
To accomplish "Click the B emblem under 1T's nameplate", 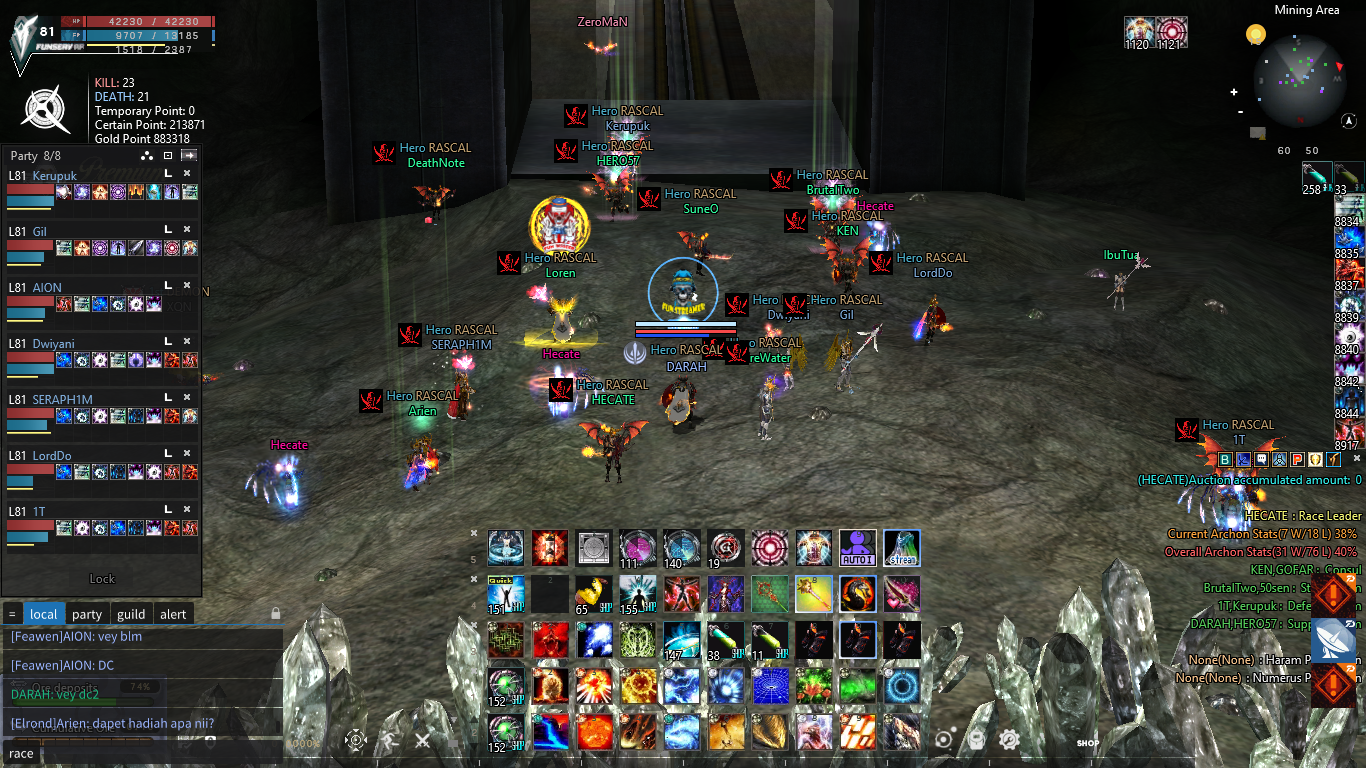I will click(1226, 459).
